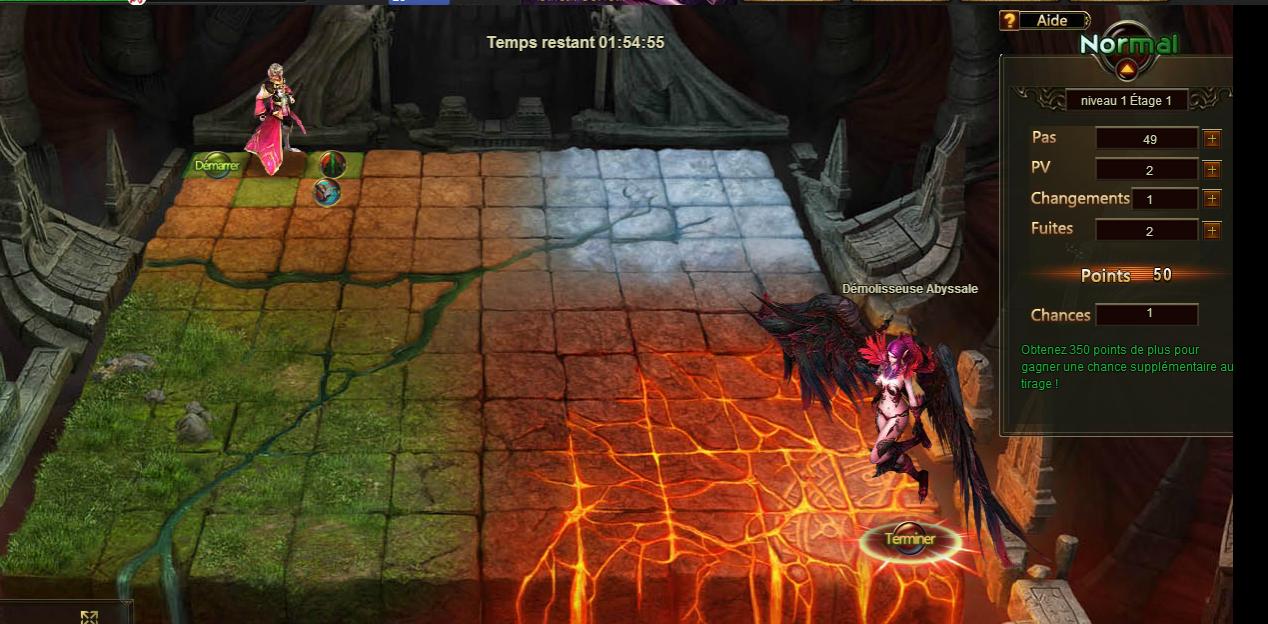Open the Aide help panel
Image resolution: width=1268 pixels, height=624 pixels.
point(1043,20)
